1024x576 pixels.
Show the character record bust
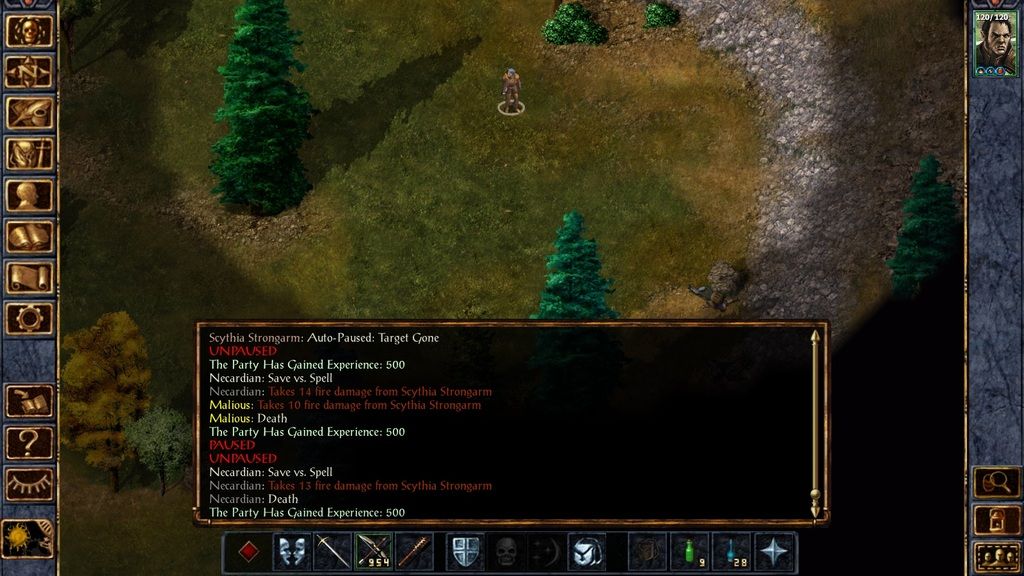point(29,195)
